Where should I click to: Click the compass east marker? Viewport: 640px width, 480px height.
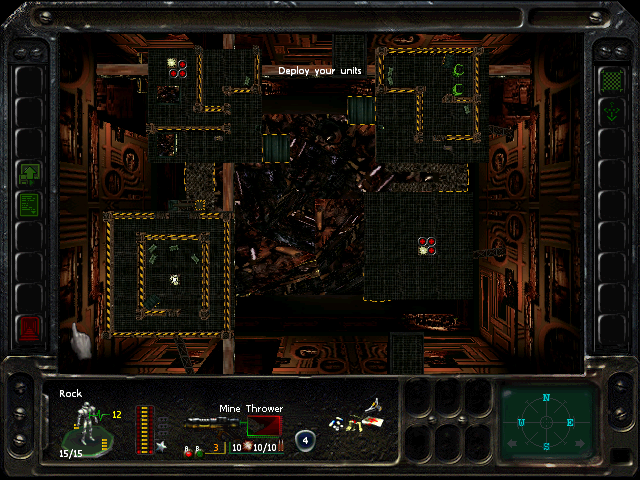[x=572, y=422]
